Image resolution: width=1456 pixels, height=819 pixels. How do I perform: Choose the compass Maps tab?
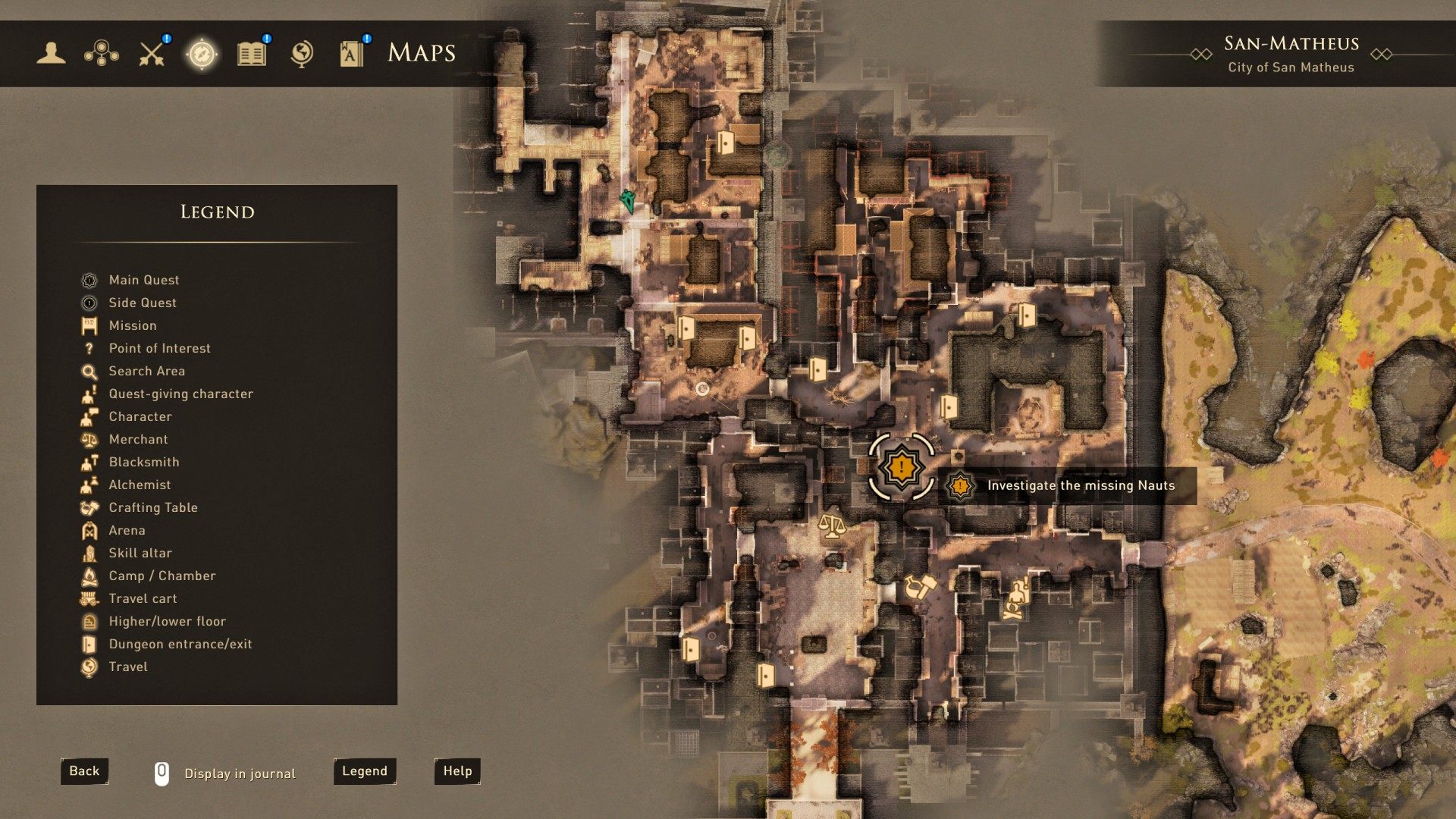pyautogui.click(x=202, y=54)
